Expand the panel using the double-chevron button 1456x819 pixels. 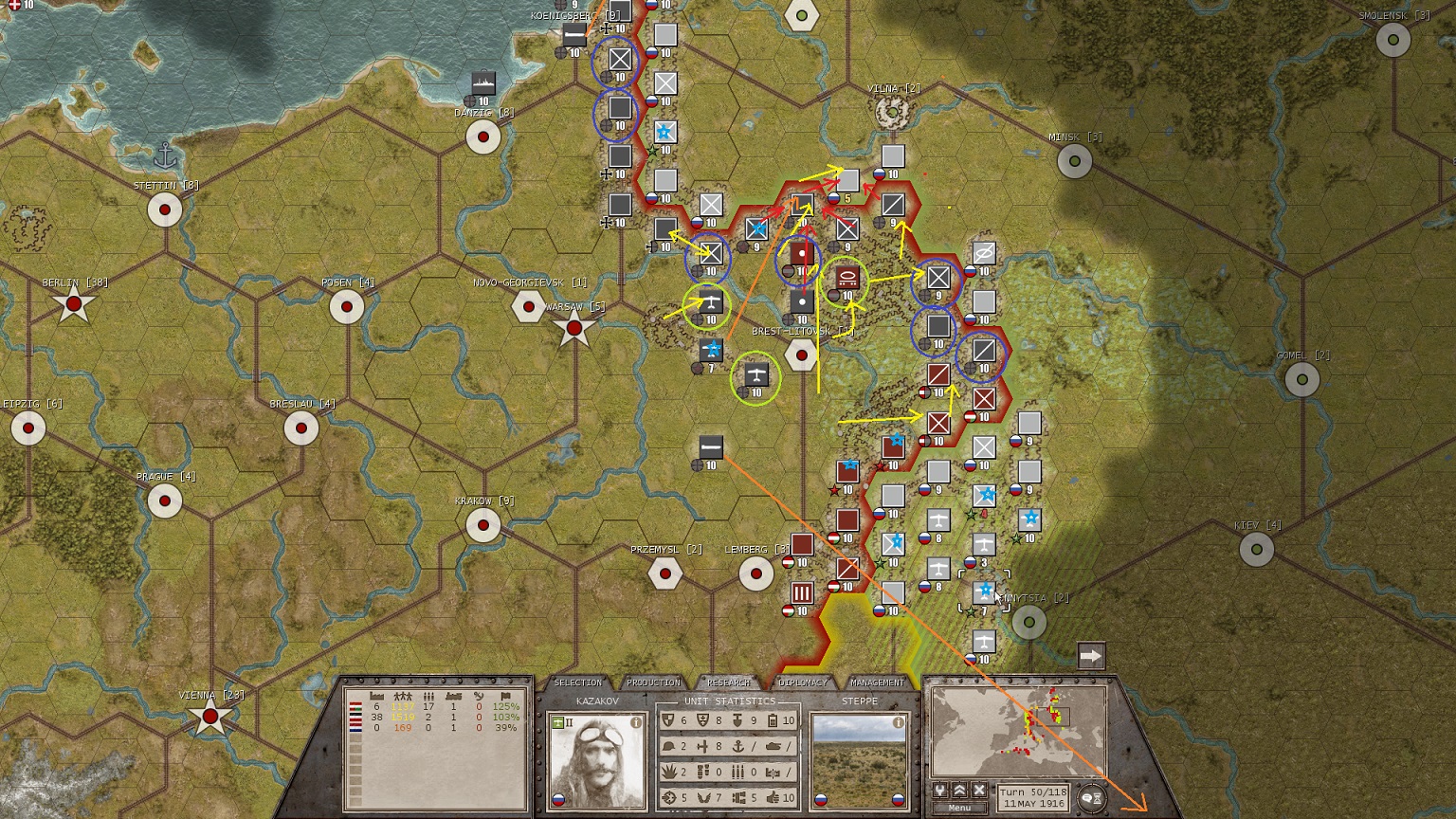pyautogui.click(x=959, y=791)
